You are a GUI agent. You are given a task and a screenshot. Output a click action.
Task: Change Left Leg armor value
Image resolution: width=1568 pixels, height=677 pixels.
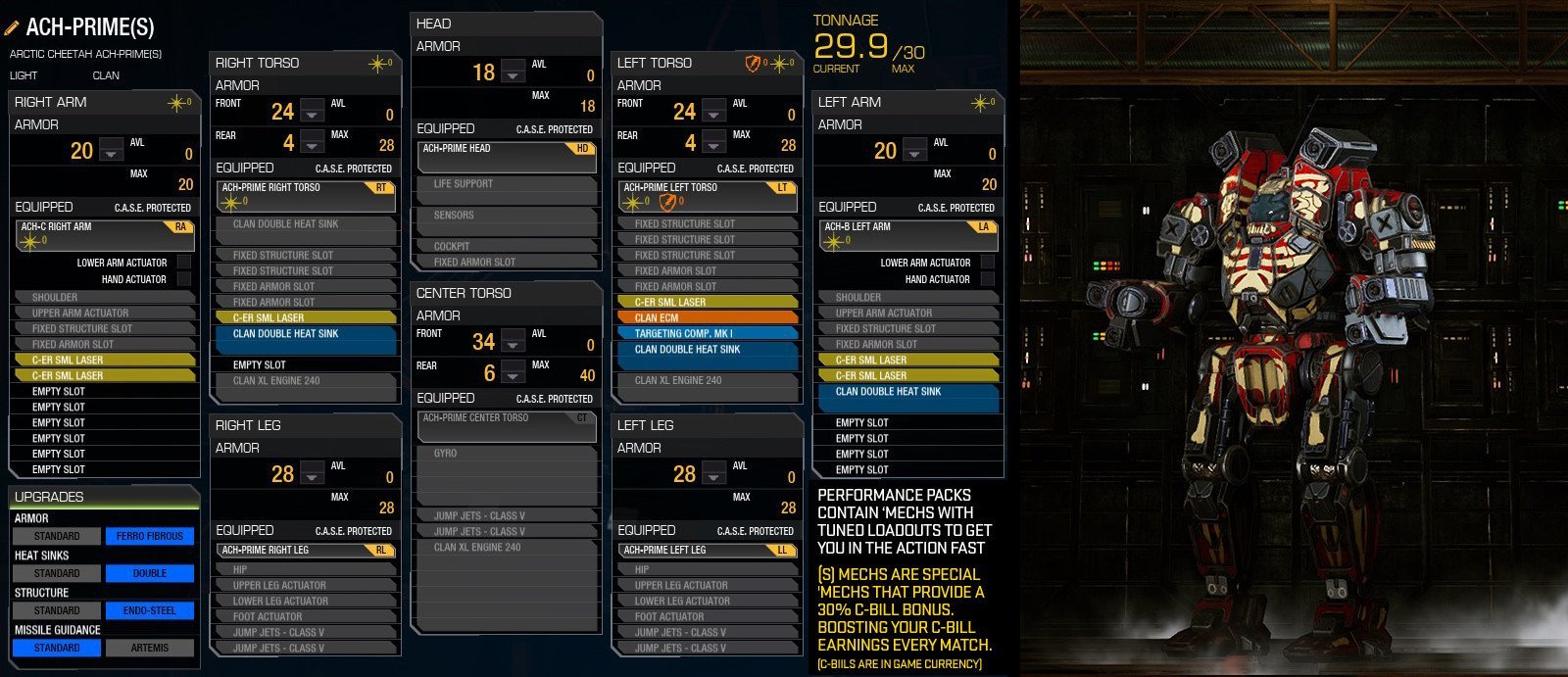pyautogui.click(x=714, y=474)
